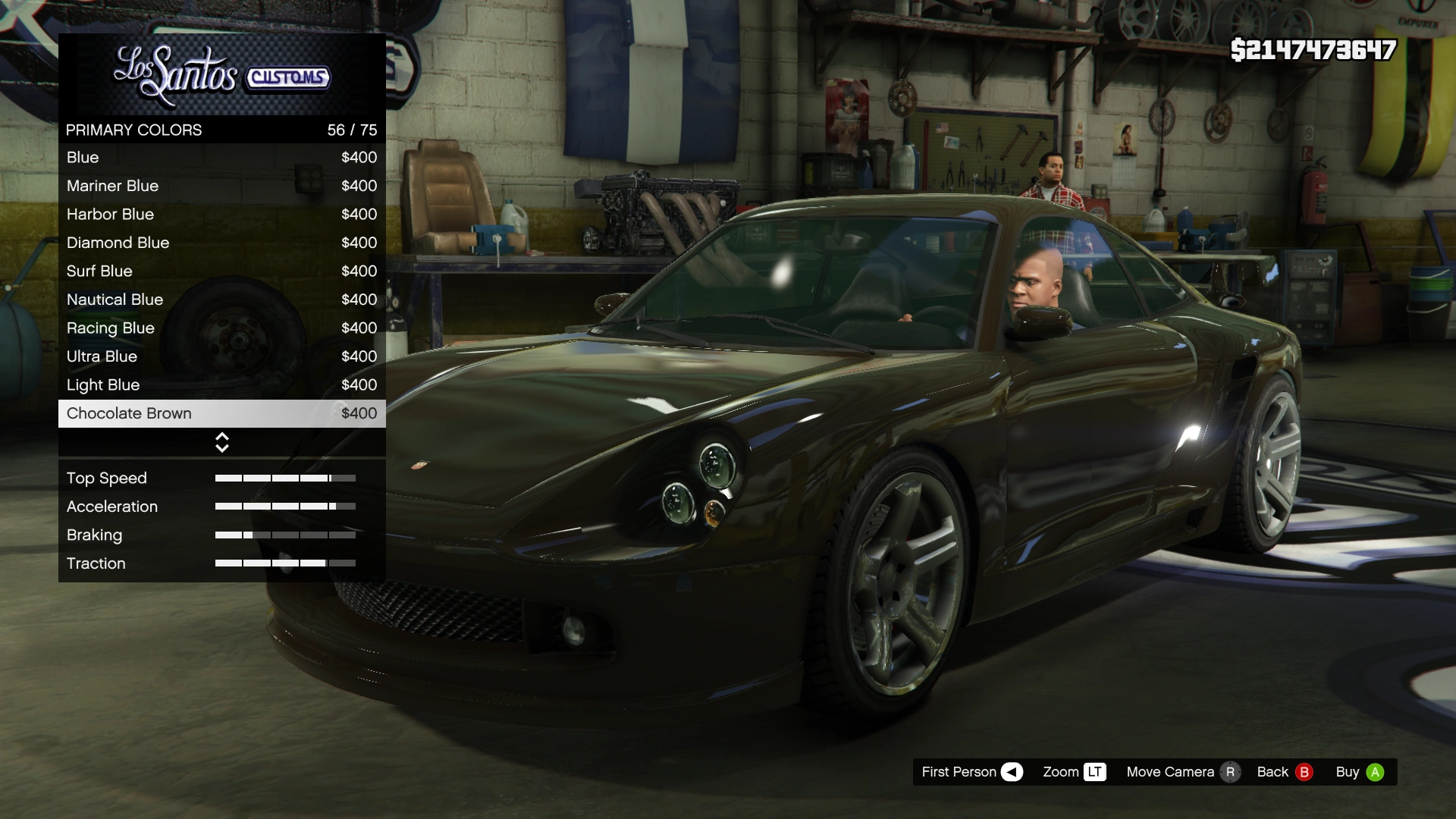Click the list scroll arrows indicator
The height and width of the screenshot is (819, 1456).
point(222,442)
